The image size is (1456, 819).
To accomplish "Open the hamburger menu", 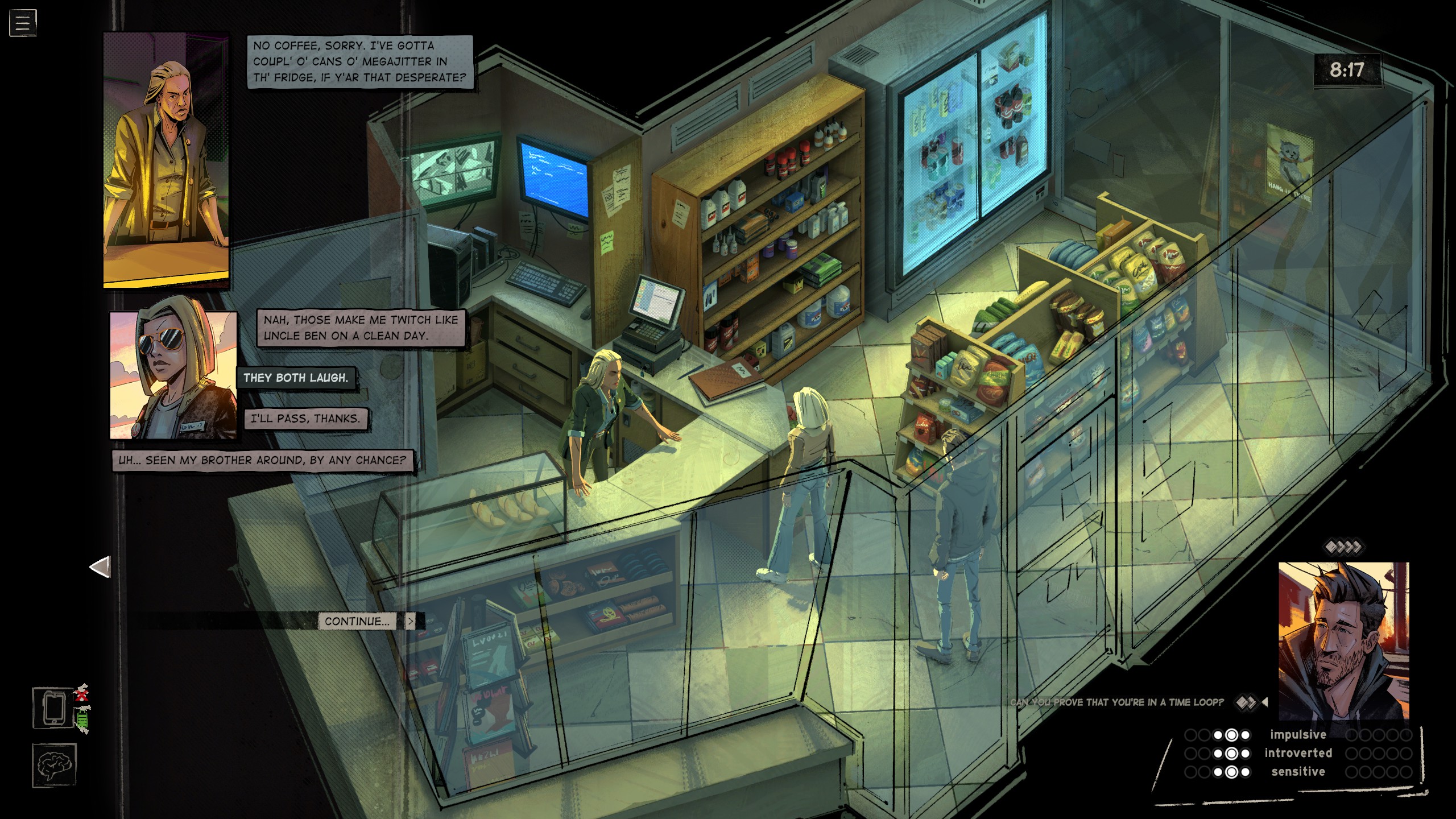I will pyautogui.click(x=23, y=23).
